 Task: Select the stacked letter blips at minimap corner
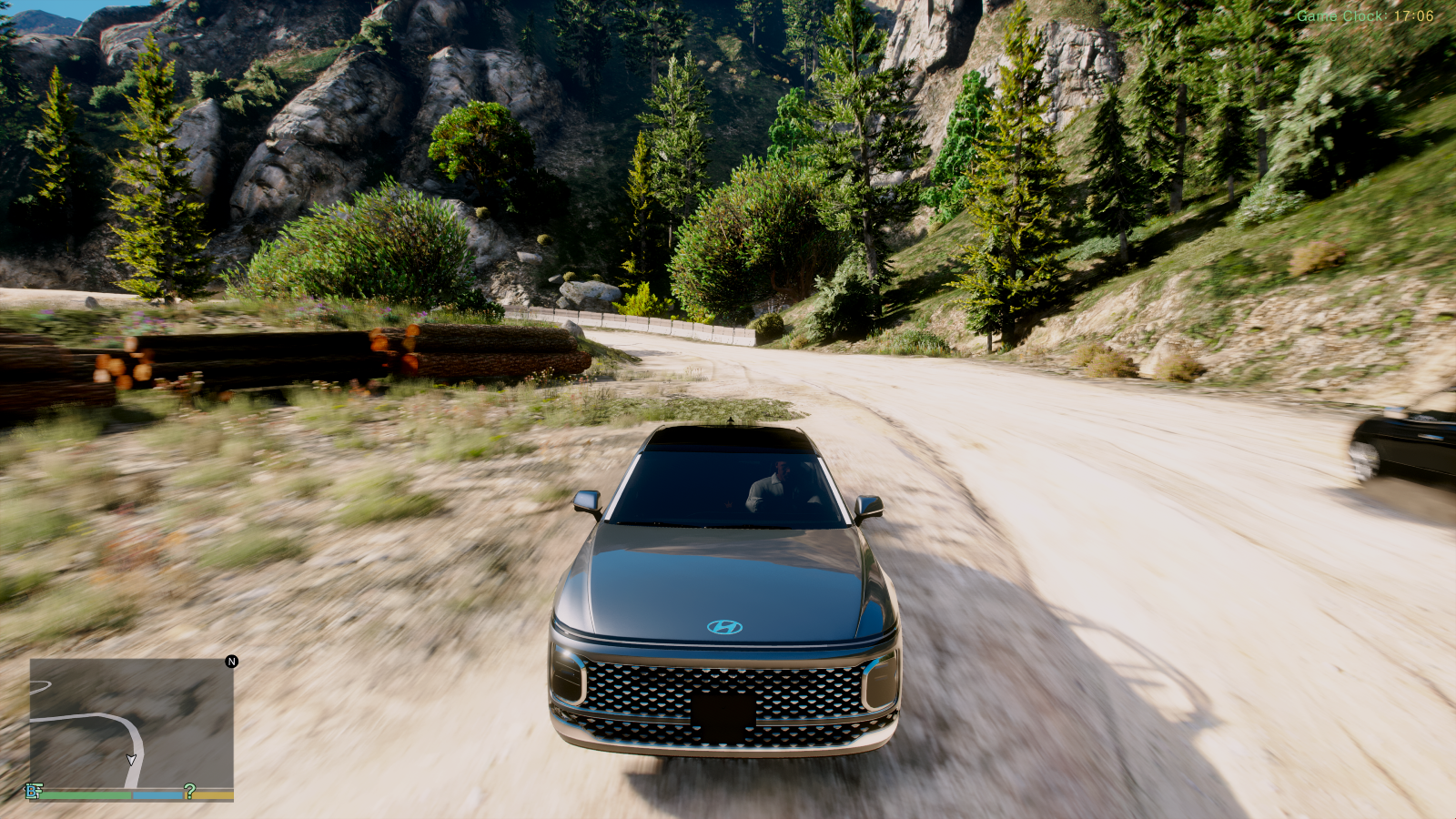(35, 791)
